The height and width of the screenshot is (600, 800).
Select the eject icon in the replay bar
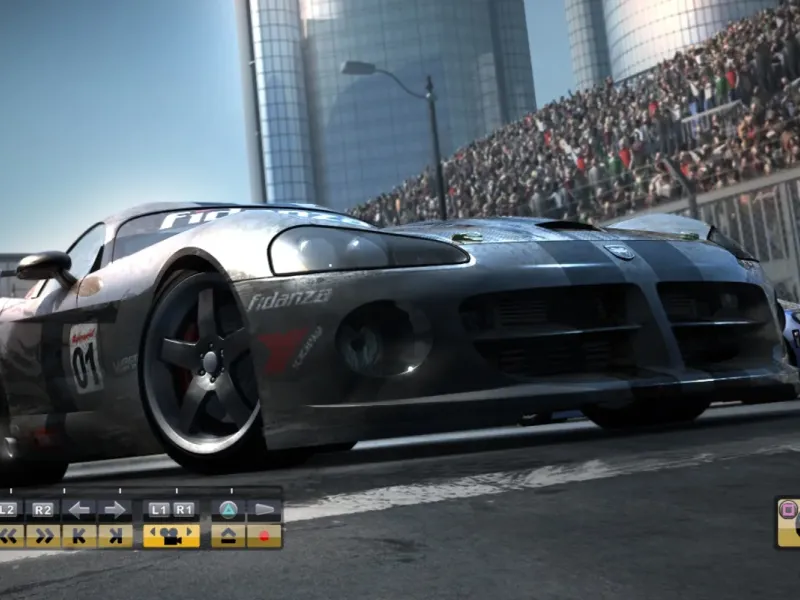pos(229,536)
